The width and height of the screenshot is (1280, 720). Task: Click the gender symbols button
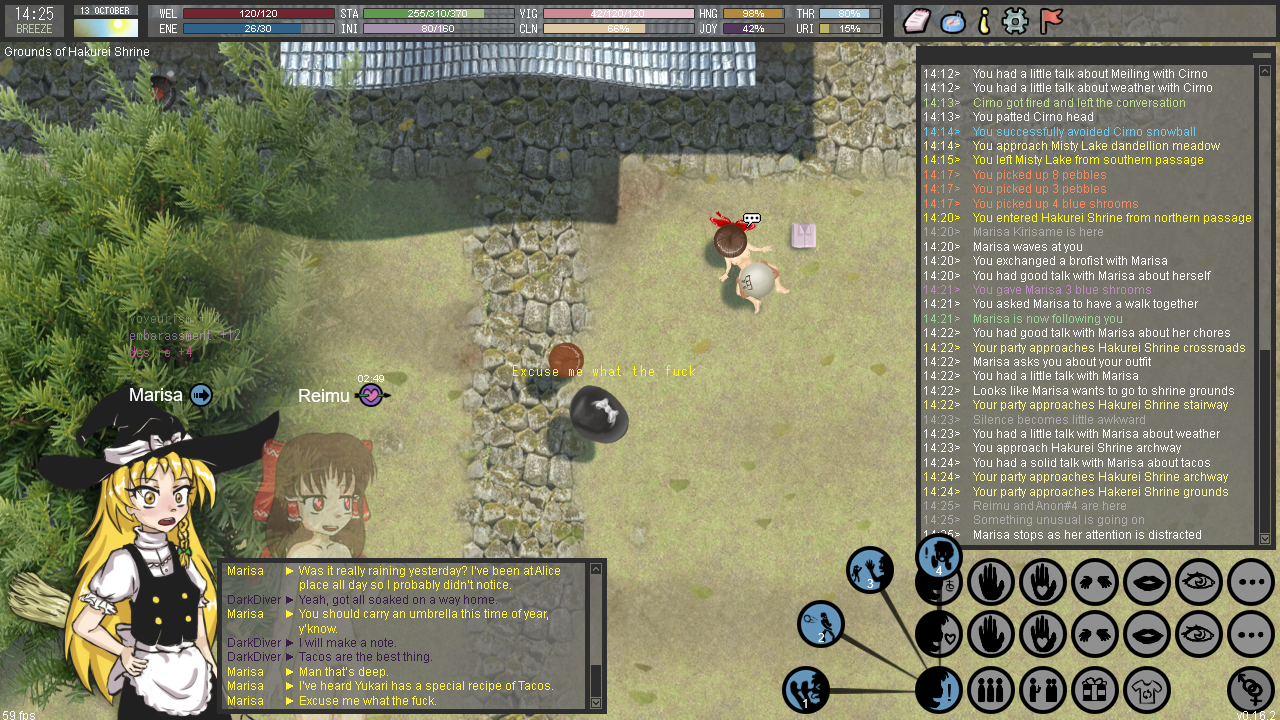[x=1251, y=690]
